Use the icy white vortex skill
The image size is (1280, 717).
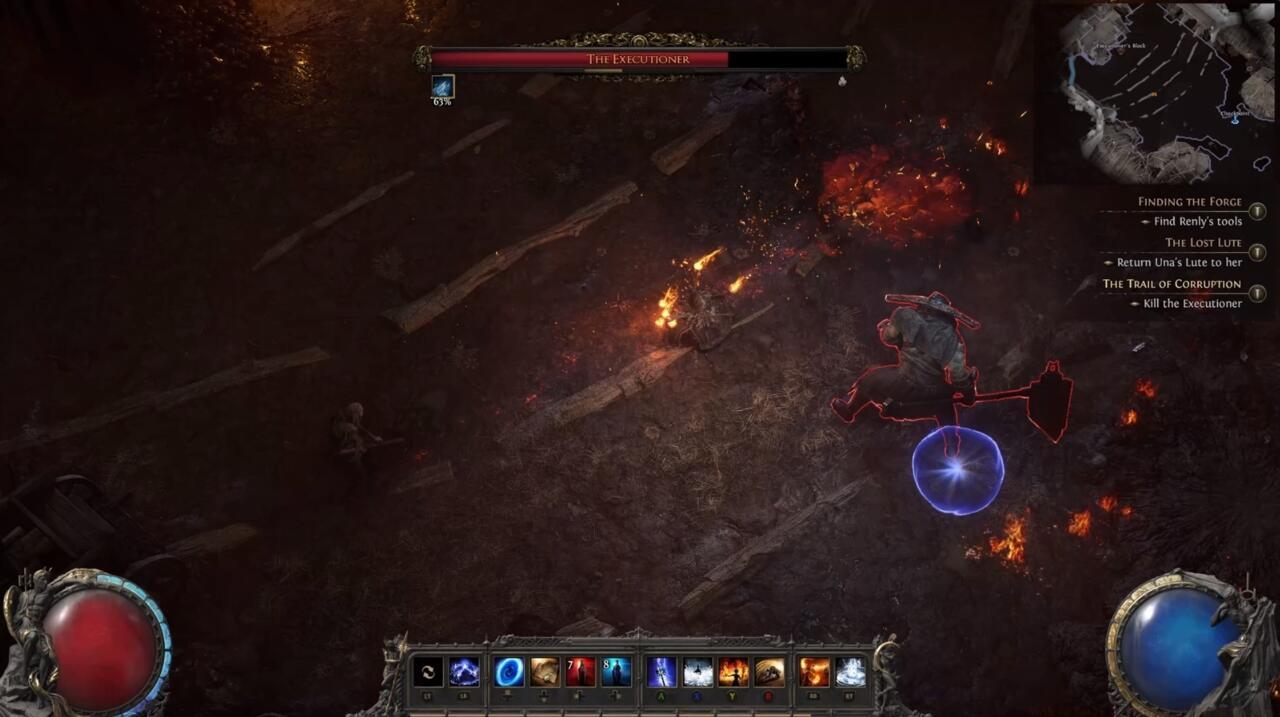(x=850, y=671)
